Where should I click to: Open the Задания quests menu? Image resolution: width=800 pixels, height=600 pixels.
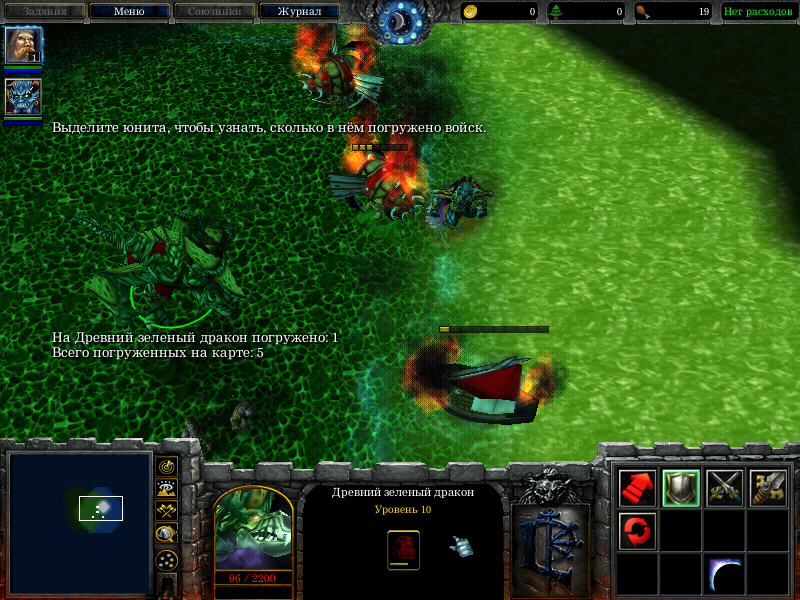[x=45, y=12]
